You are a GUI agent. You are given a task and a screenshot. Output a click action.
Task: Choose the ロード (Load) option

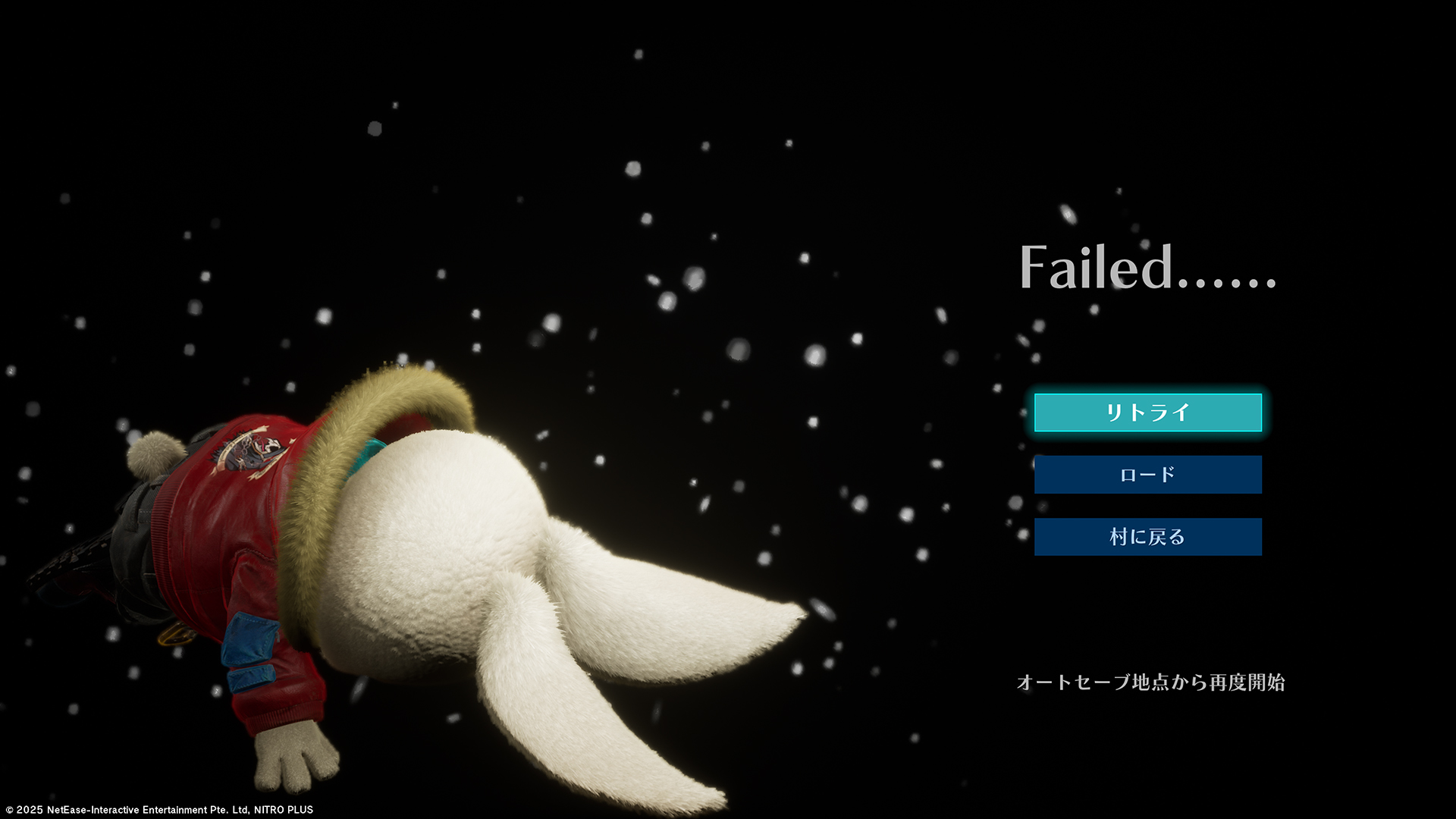[1147, 475]
